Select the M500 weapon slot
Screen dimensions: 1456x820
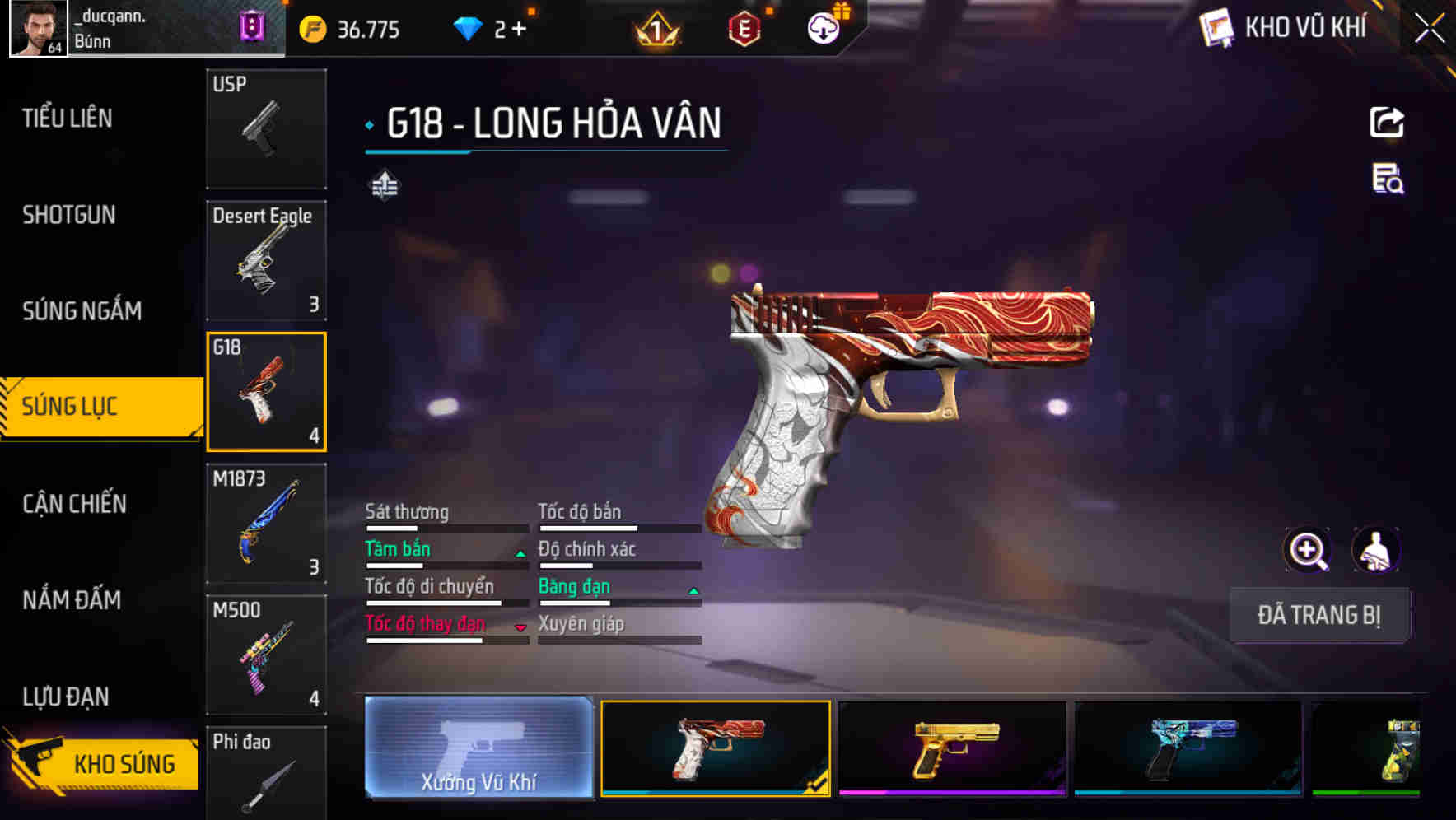click(x=266, y=655)
